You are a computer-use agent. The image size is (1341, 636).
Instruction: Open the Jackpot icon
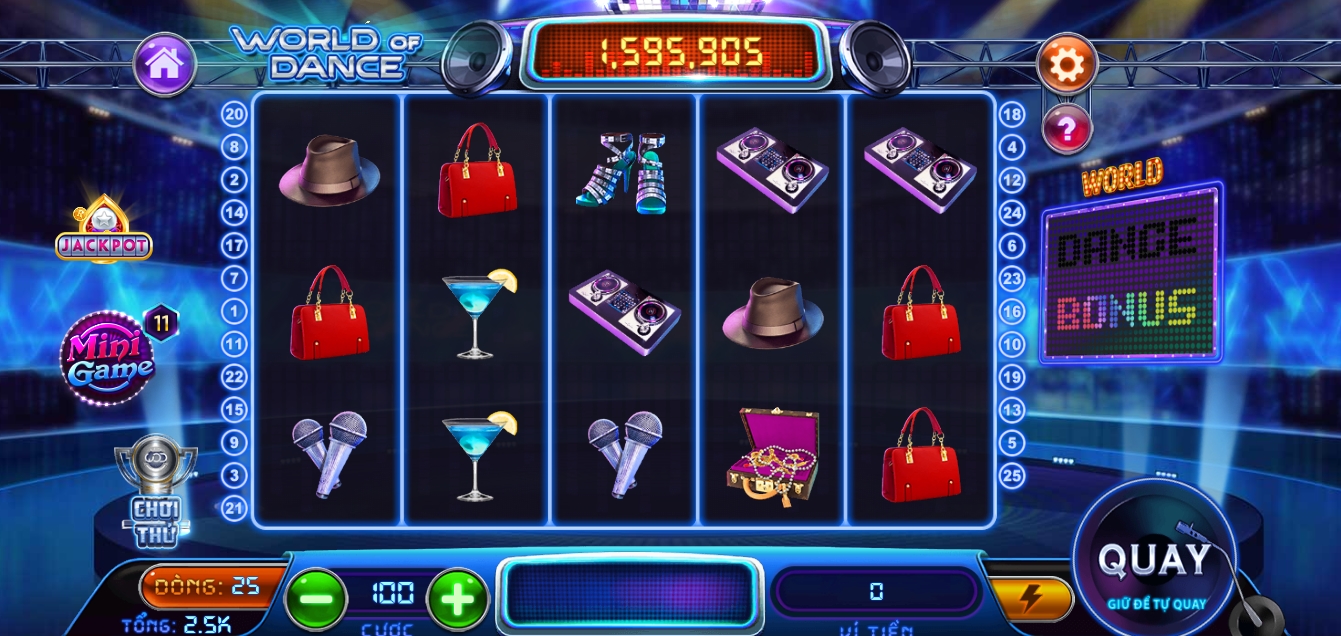[x=103, y=234]
